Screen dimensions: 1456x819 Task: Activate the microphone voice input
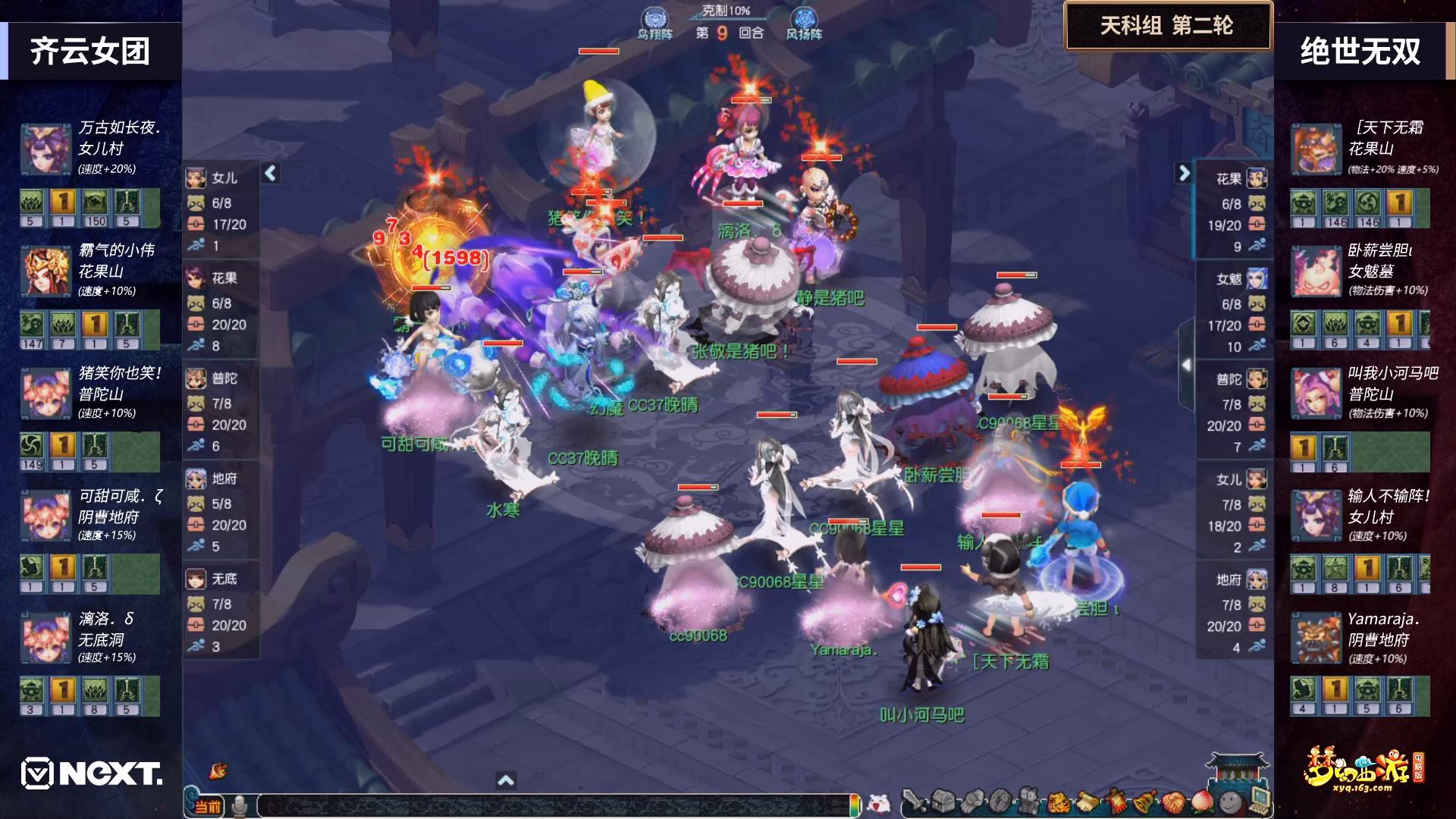click(240, 806)
